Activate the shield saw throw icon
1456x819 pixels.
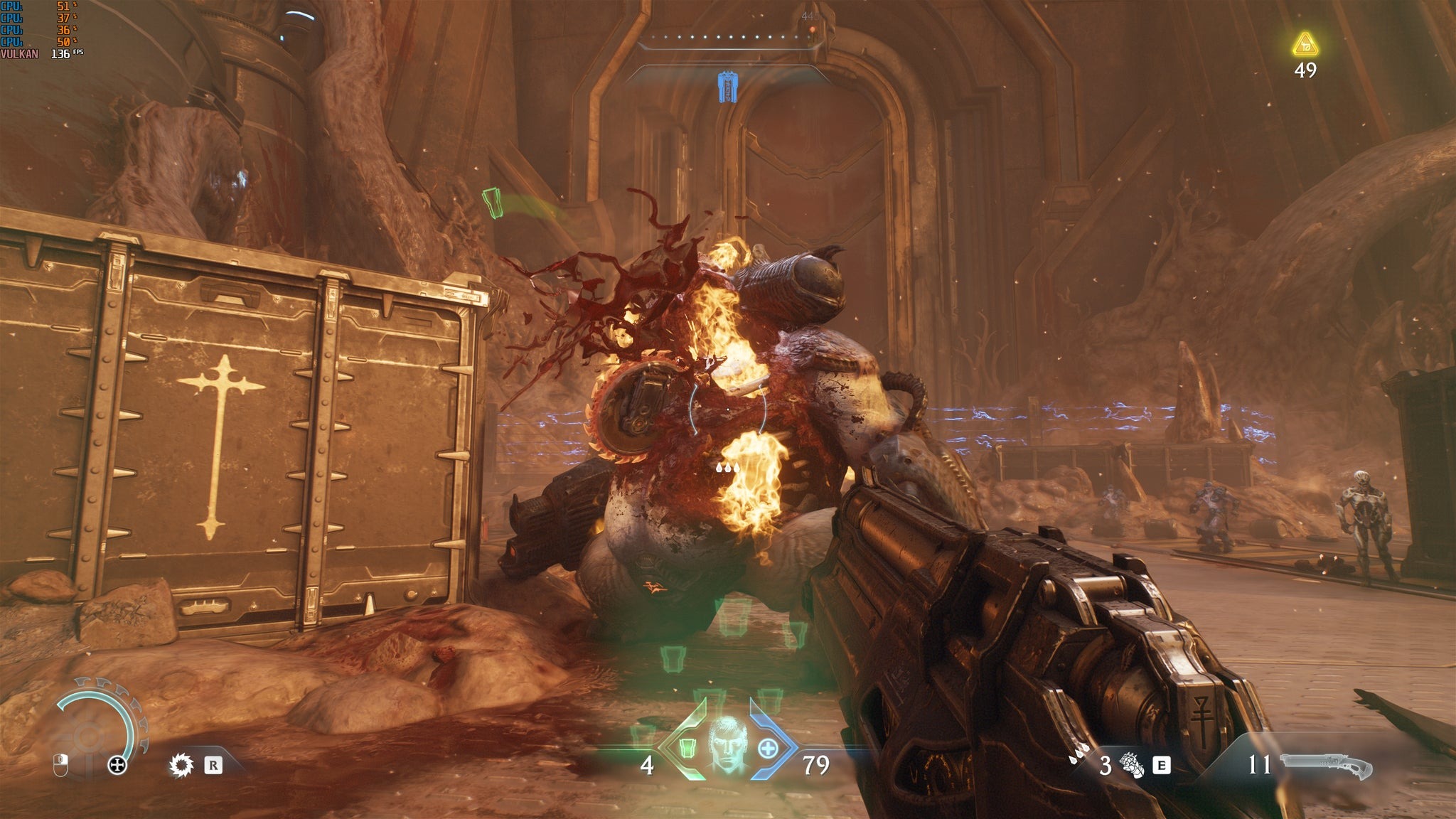click(182, 765)
